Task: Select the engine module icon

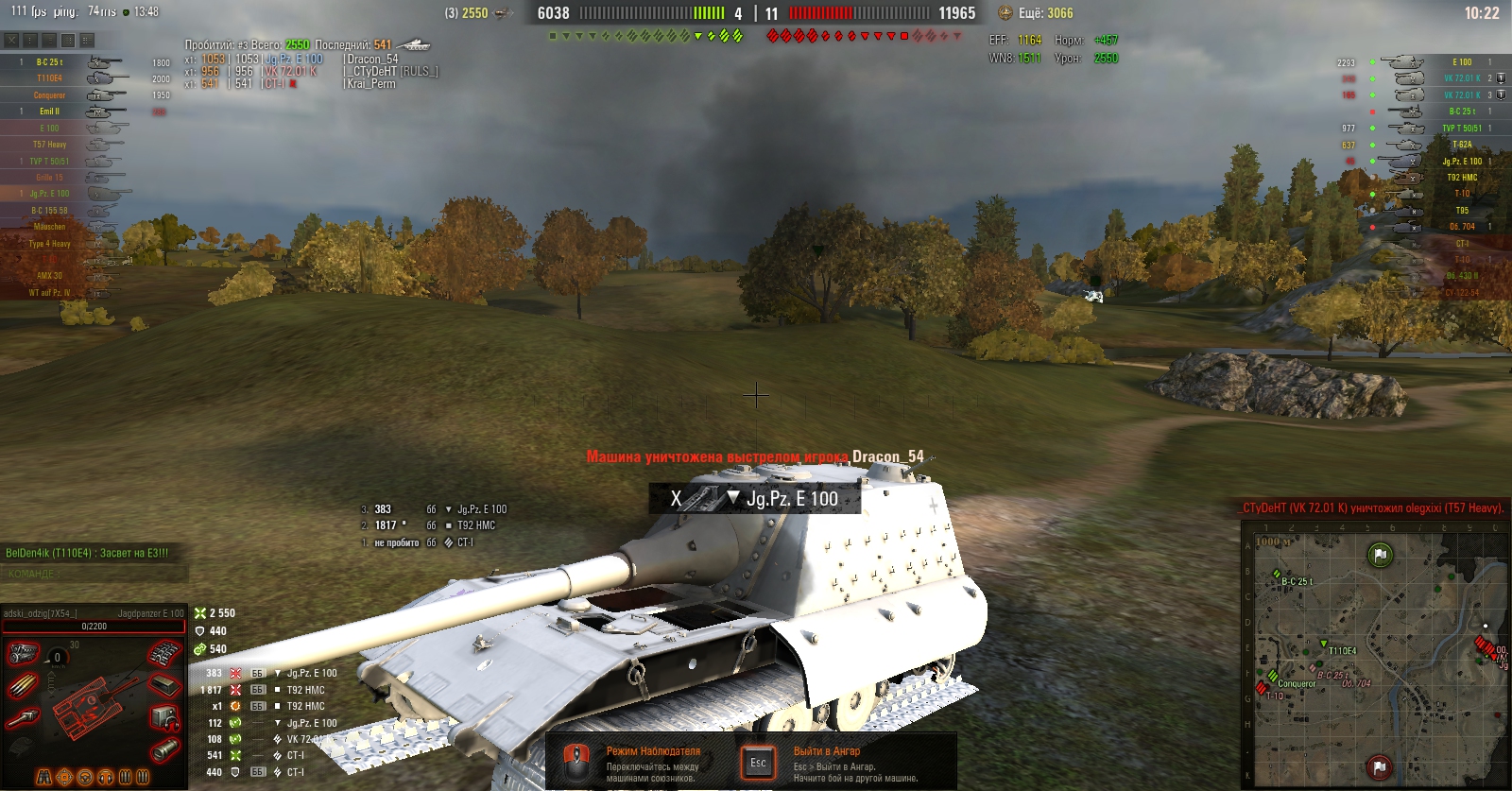Action: click(23, 653)
